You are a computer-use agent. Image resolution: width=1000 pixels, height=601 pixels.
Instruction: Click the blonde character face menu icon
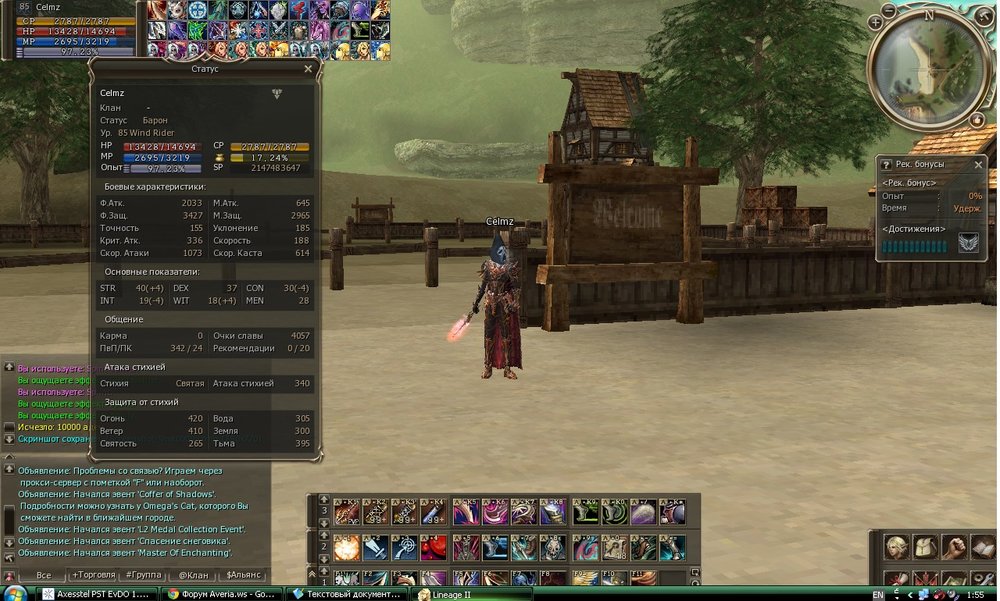click(x=897, y=547)
